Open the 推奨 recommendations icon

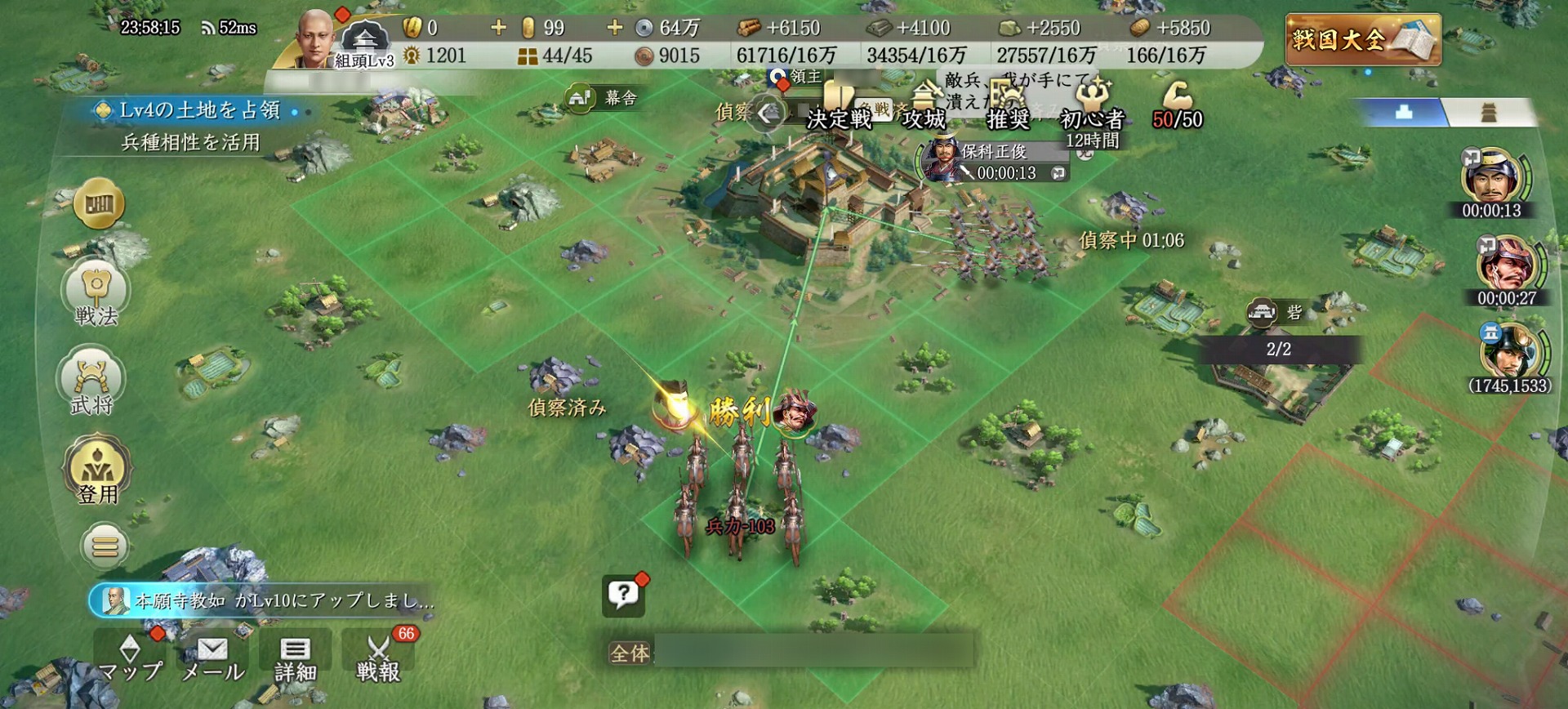coord(1008,108)
